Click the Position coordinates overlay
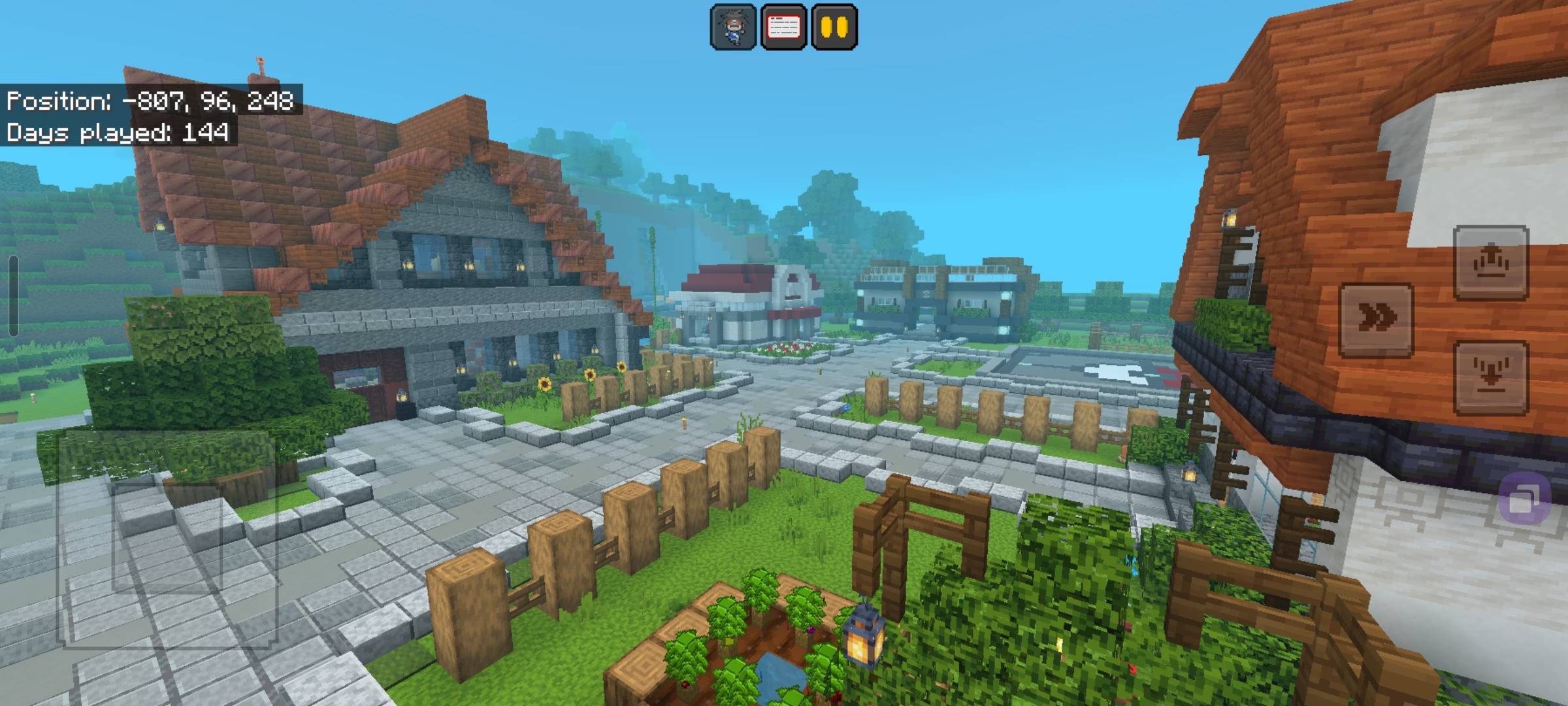The image size is (1568, 706). point(150,103)
